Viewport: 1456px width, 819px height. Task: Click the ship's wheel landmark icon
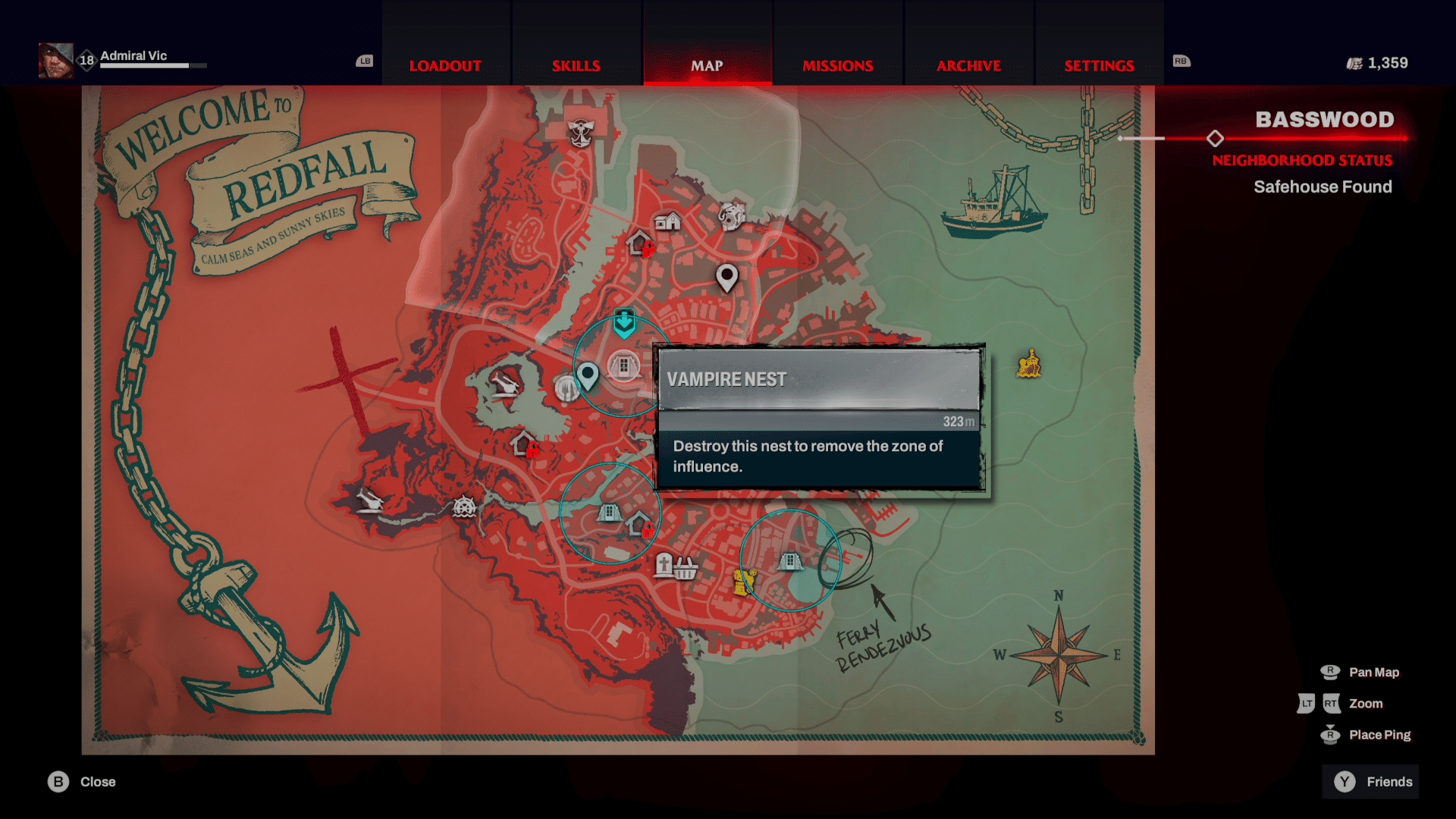(464, 508)
